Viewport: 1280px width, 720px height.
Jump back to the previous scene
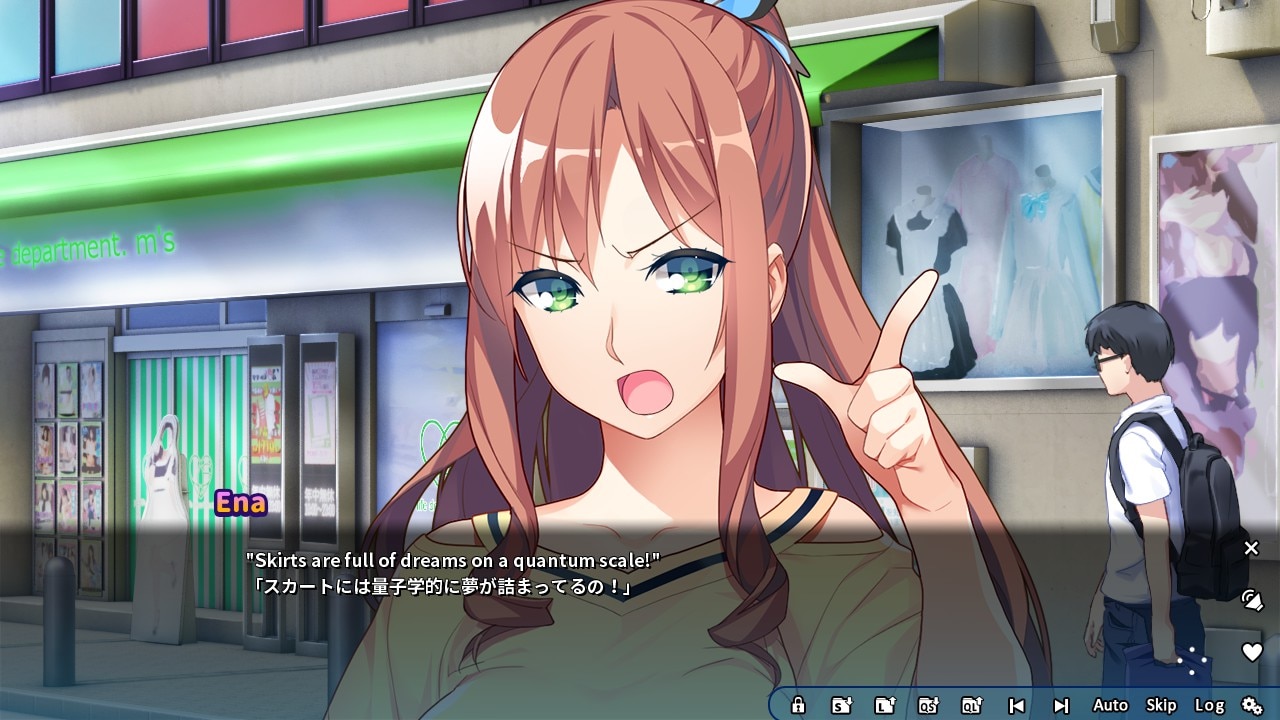pyautogui.click(x=1016, y=705)
